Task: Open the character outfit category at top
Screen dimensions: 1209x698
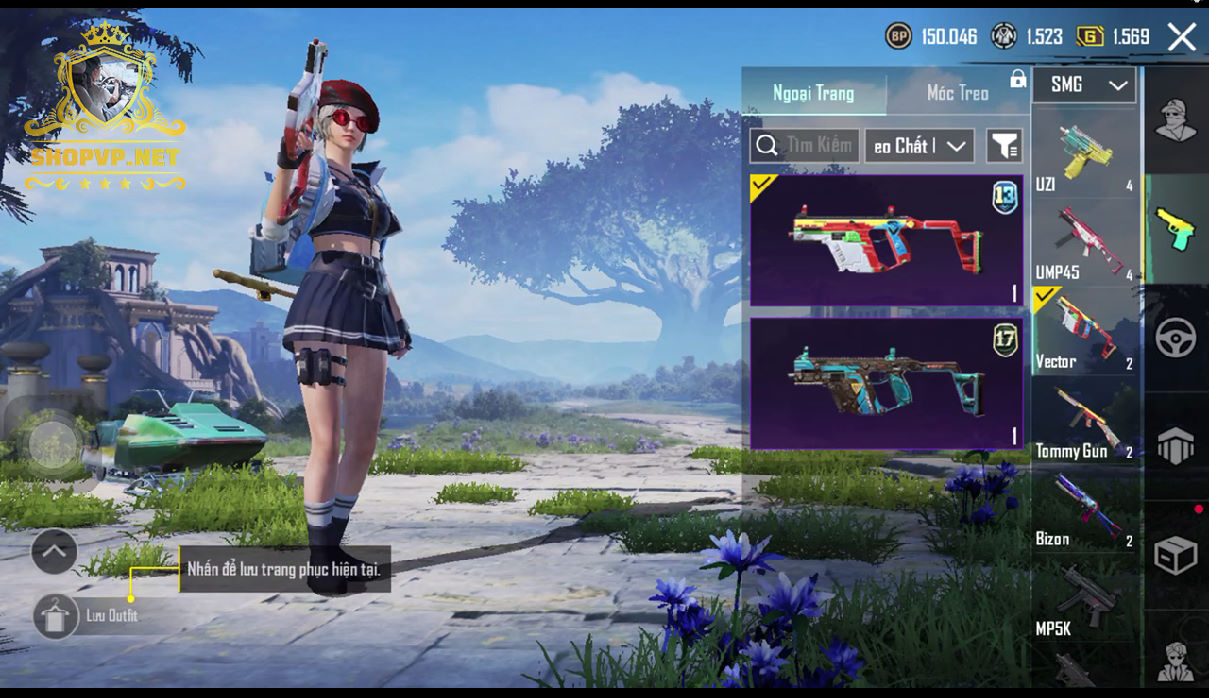Action: click(x=1176, y=121)
